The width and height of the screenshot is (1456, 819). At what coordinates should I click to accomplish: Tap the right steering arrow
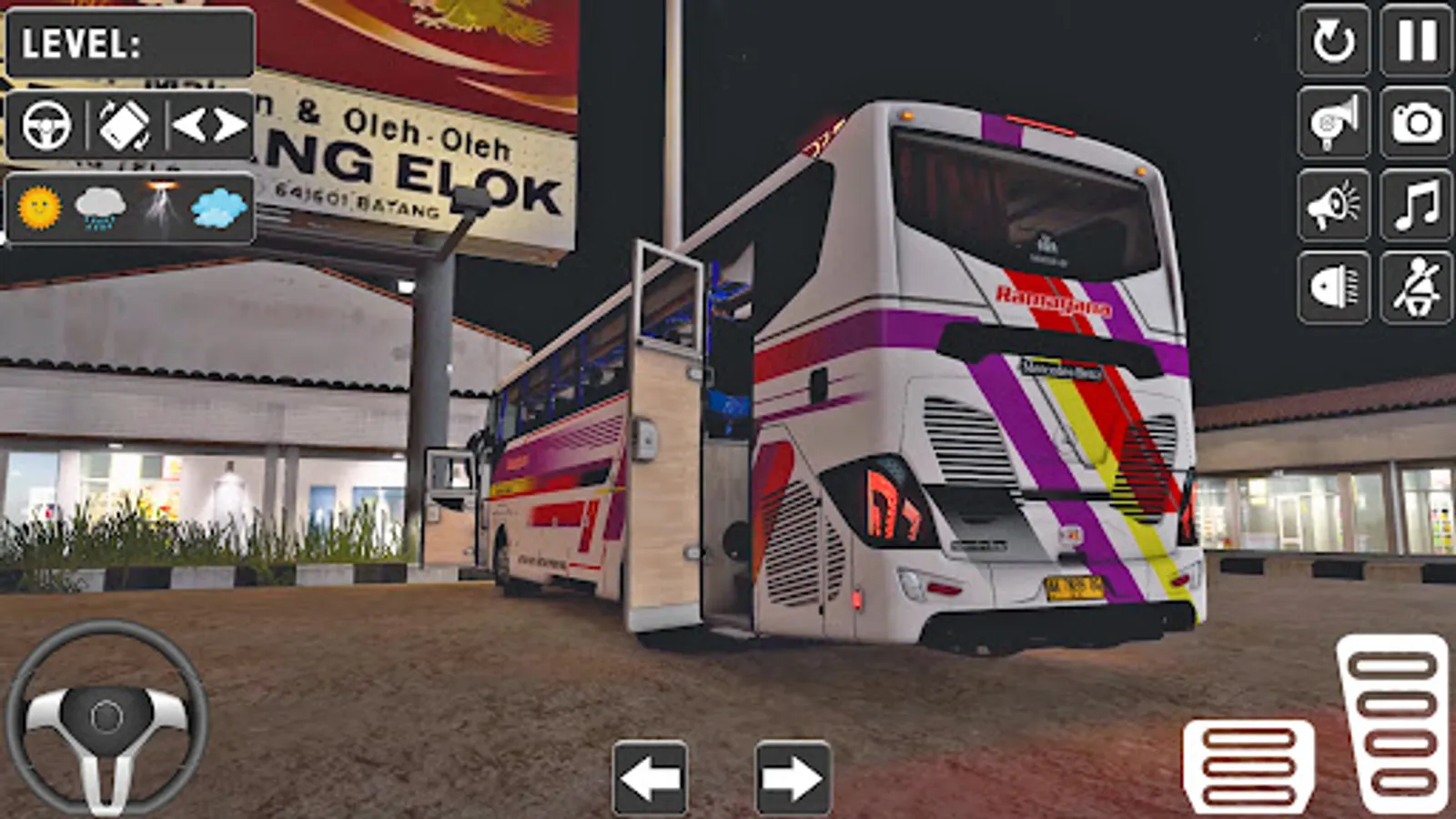793,774
